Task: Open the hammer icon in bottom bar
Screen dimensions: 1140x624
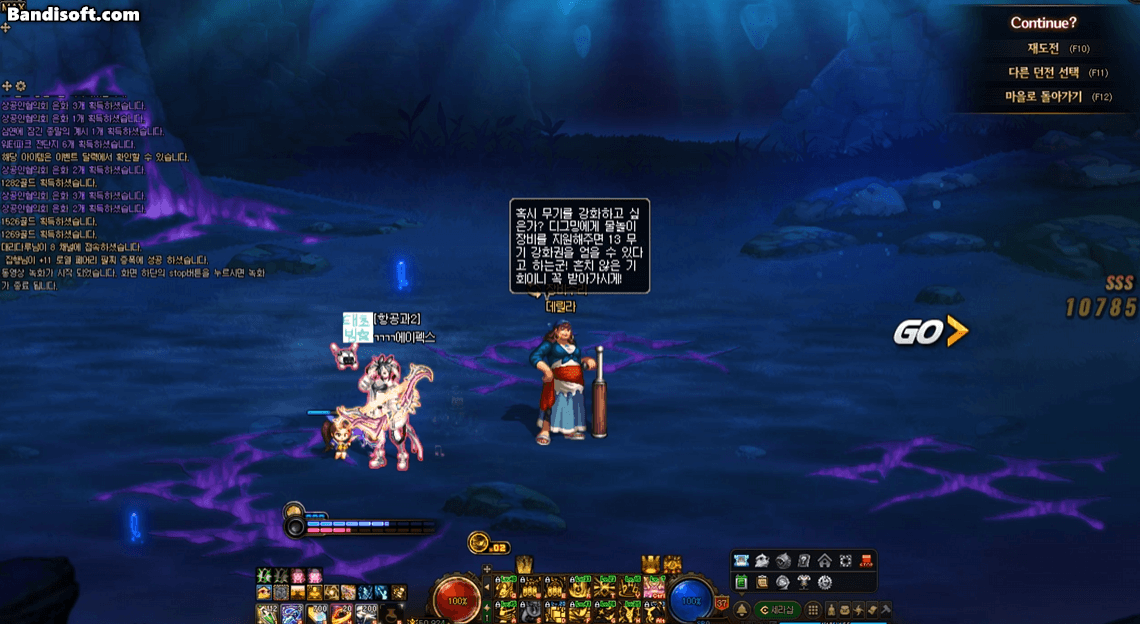Action: pyautogui.click(x=885, y=609)
